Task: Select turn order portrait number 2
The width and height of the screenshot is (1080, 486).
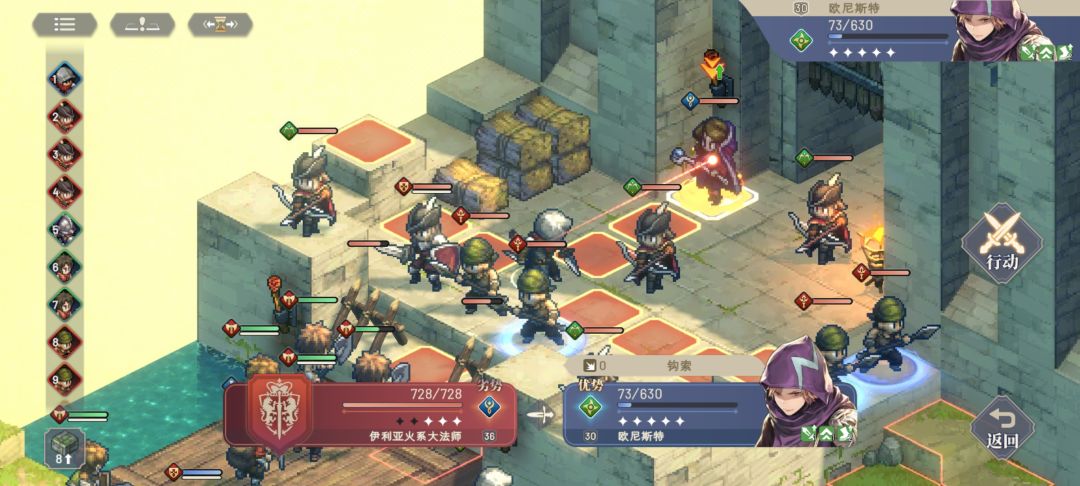Action: point(66,117)
